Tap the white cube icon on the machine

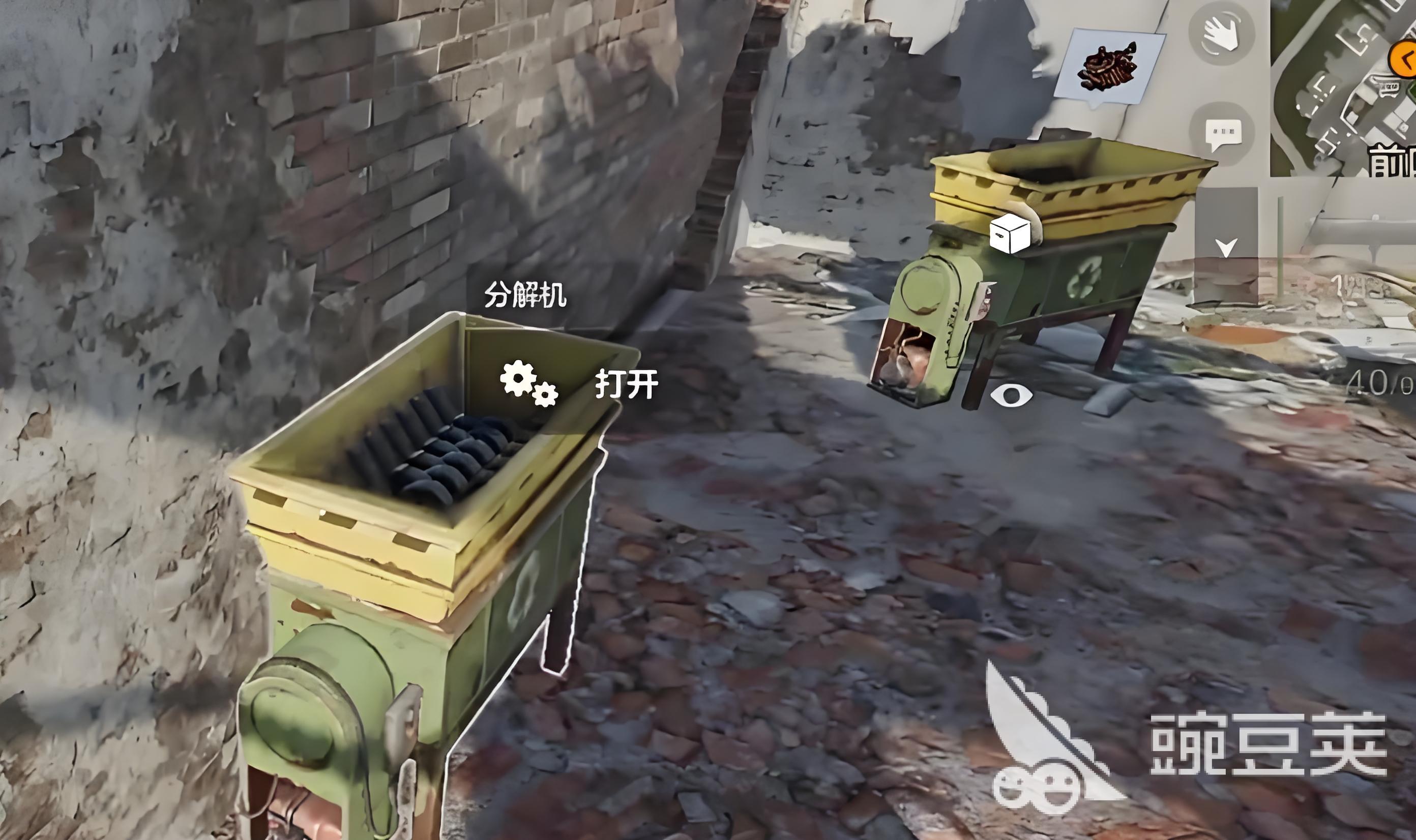coord(1010,233)
